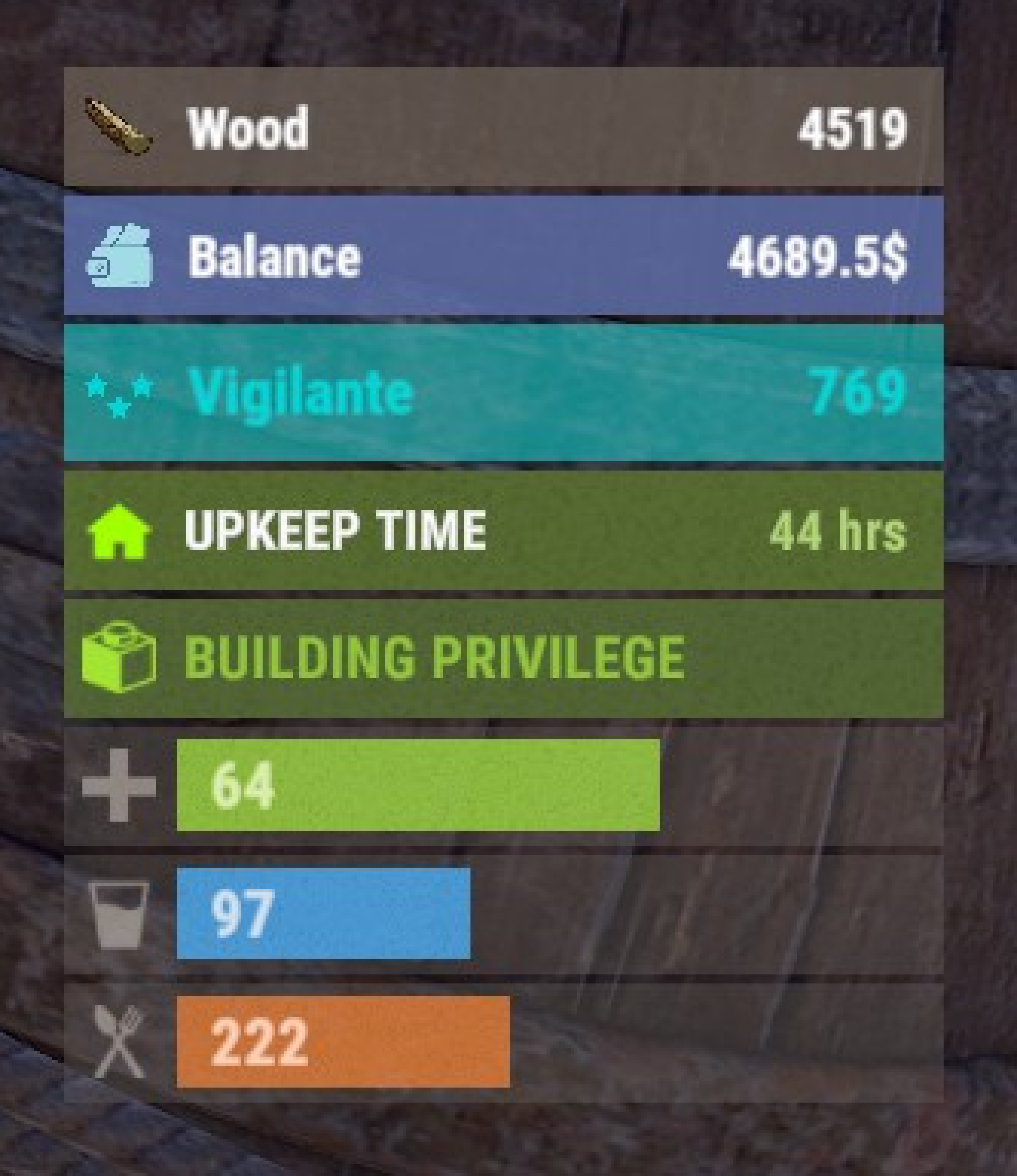The width and height of the screenshot is (1017, 1176).
Task: Expand the Wood resource row
Action: coord(505,129)
